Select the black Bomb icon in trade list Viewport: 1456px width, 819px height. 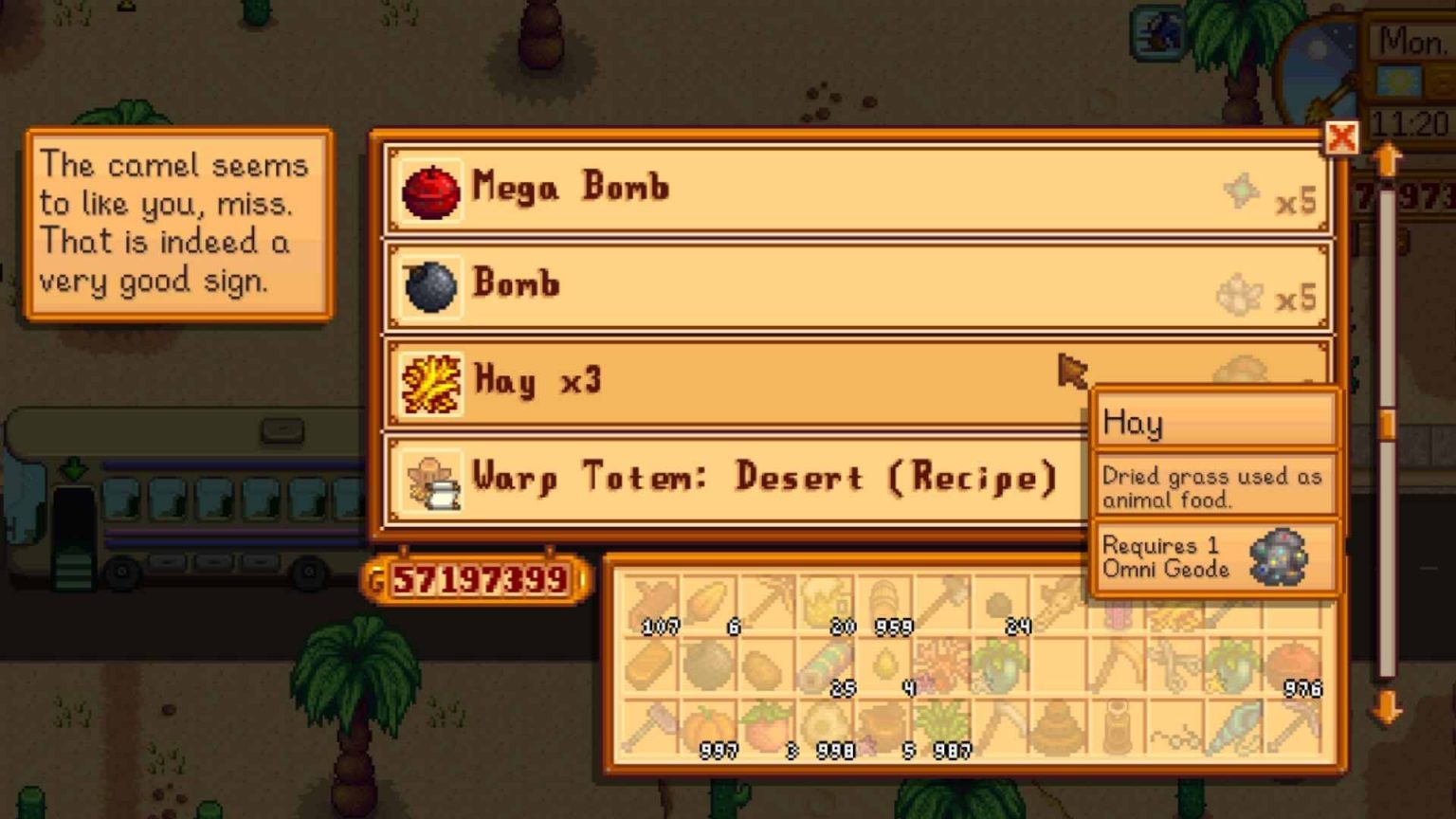pyautogui.click(x=431, y=283)
